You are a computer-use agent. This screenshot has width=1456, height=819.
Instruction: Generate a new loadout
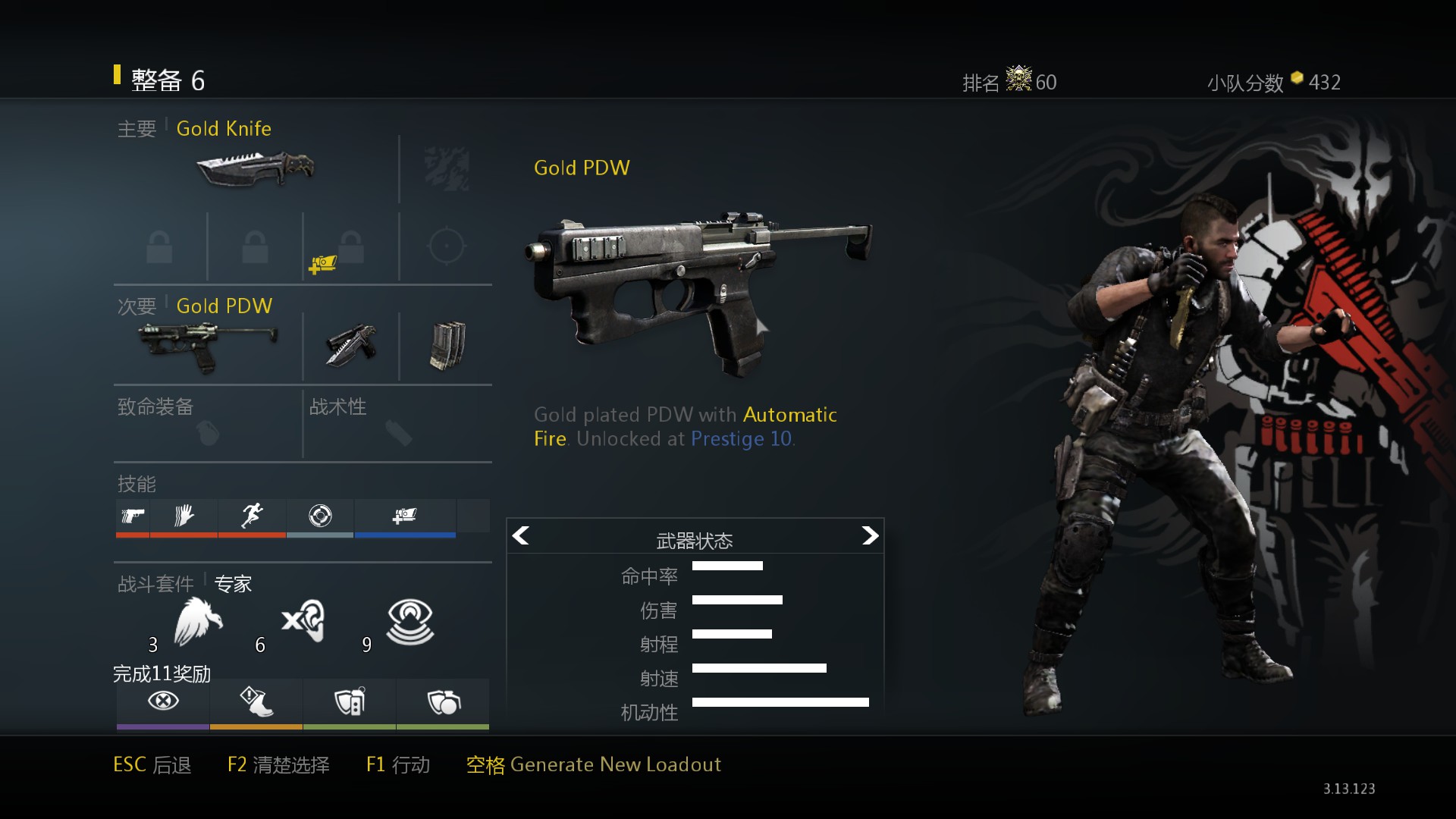click(593, 764)
